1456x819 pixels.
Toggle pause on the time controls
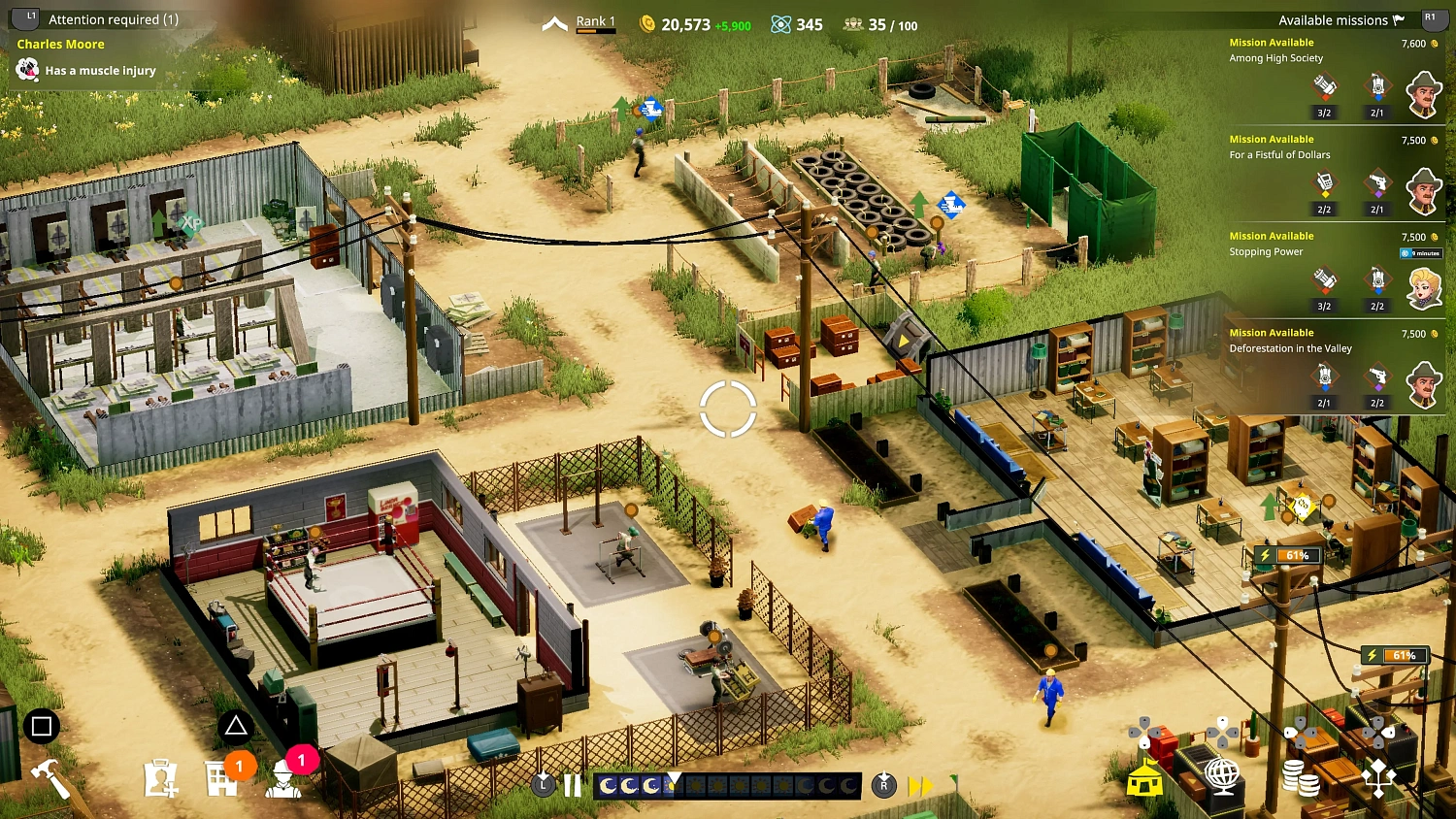tap(571, 786)
